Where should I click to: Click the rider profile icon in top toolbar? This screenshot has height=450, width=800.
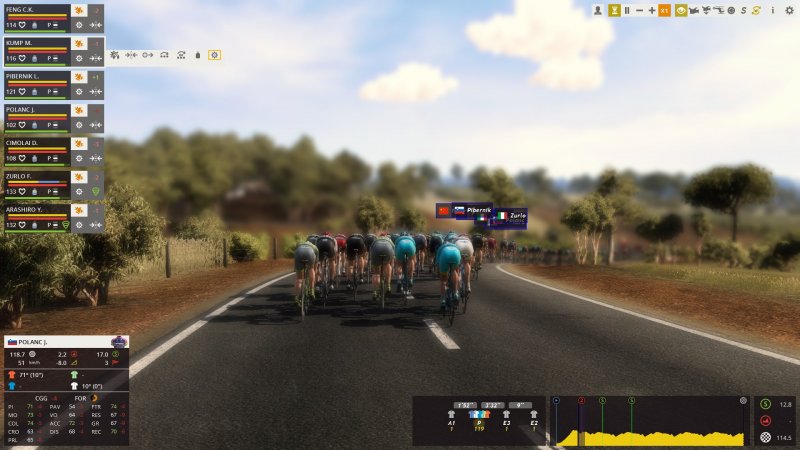pyautogui.click(x=598, y=10)
